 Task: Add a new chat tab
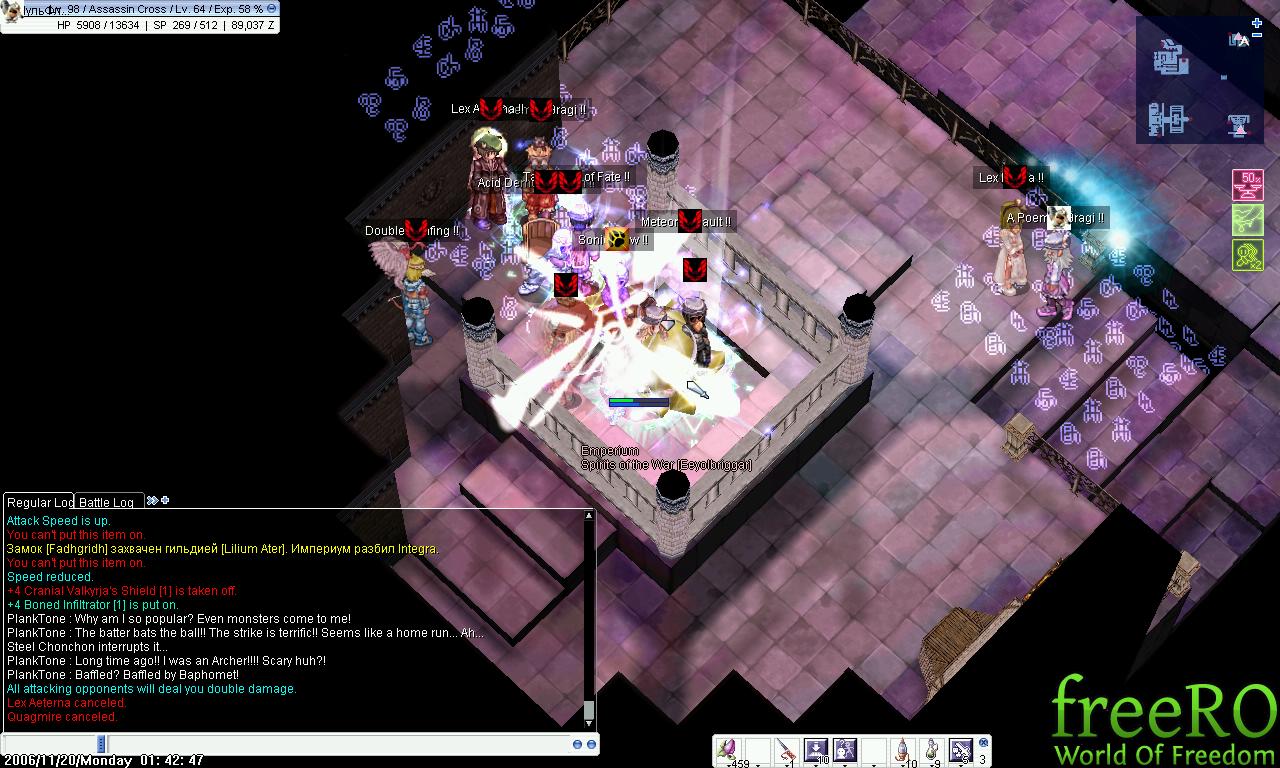pyautogui.click(x=165, y=500)
